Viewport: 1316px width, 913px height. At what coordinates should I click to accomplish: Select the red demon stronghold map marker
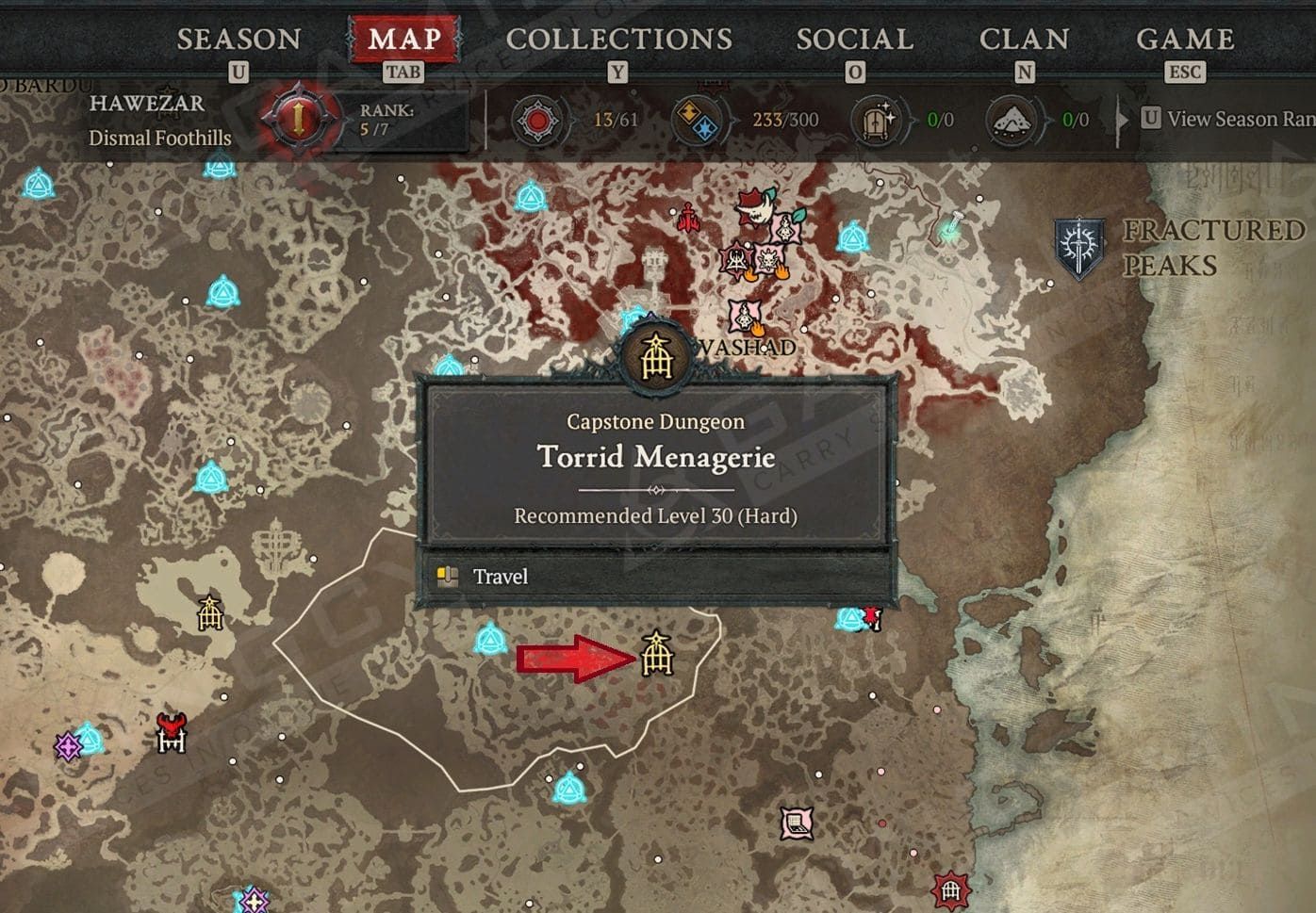click(x=172, y=732)
